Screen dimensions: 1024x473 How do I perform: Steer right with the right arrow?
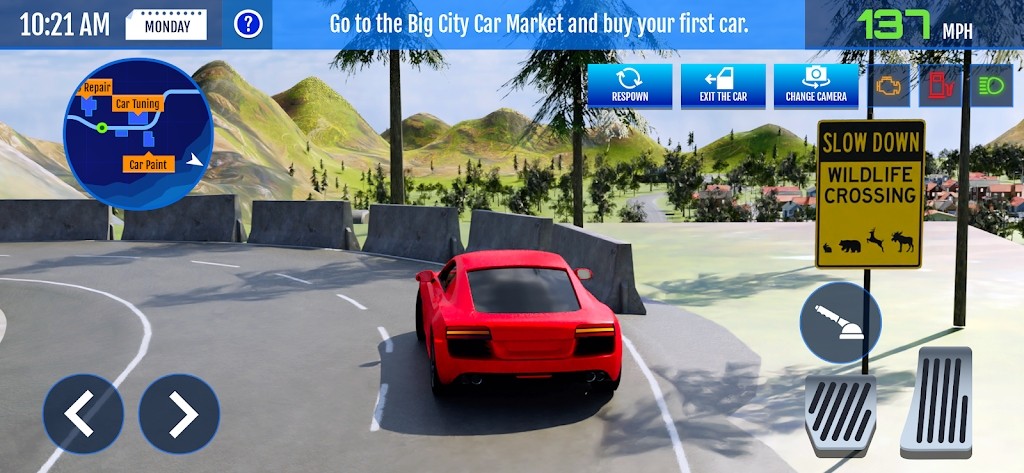[179, 413]
